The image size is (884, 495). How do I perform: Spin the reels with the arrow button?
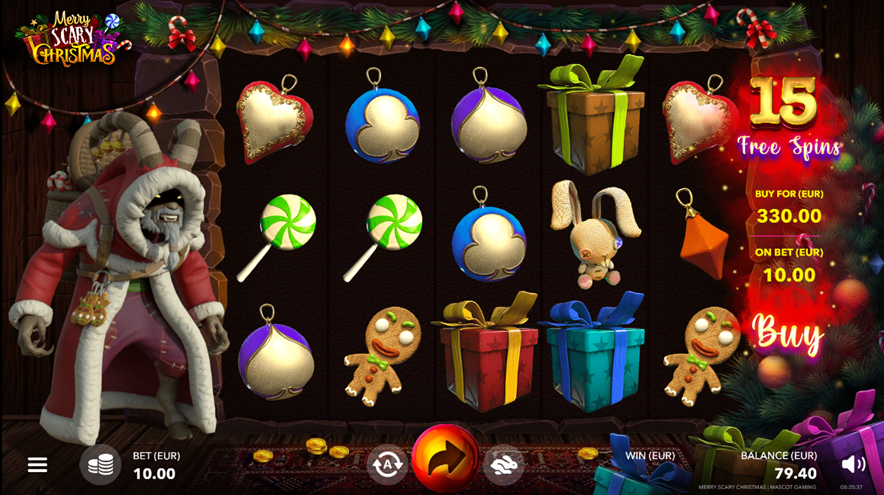pos(445,460)
